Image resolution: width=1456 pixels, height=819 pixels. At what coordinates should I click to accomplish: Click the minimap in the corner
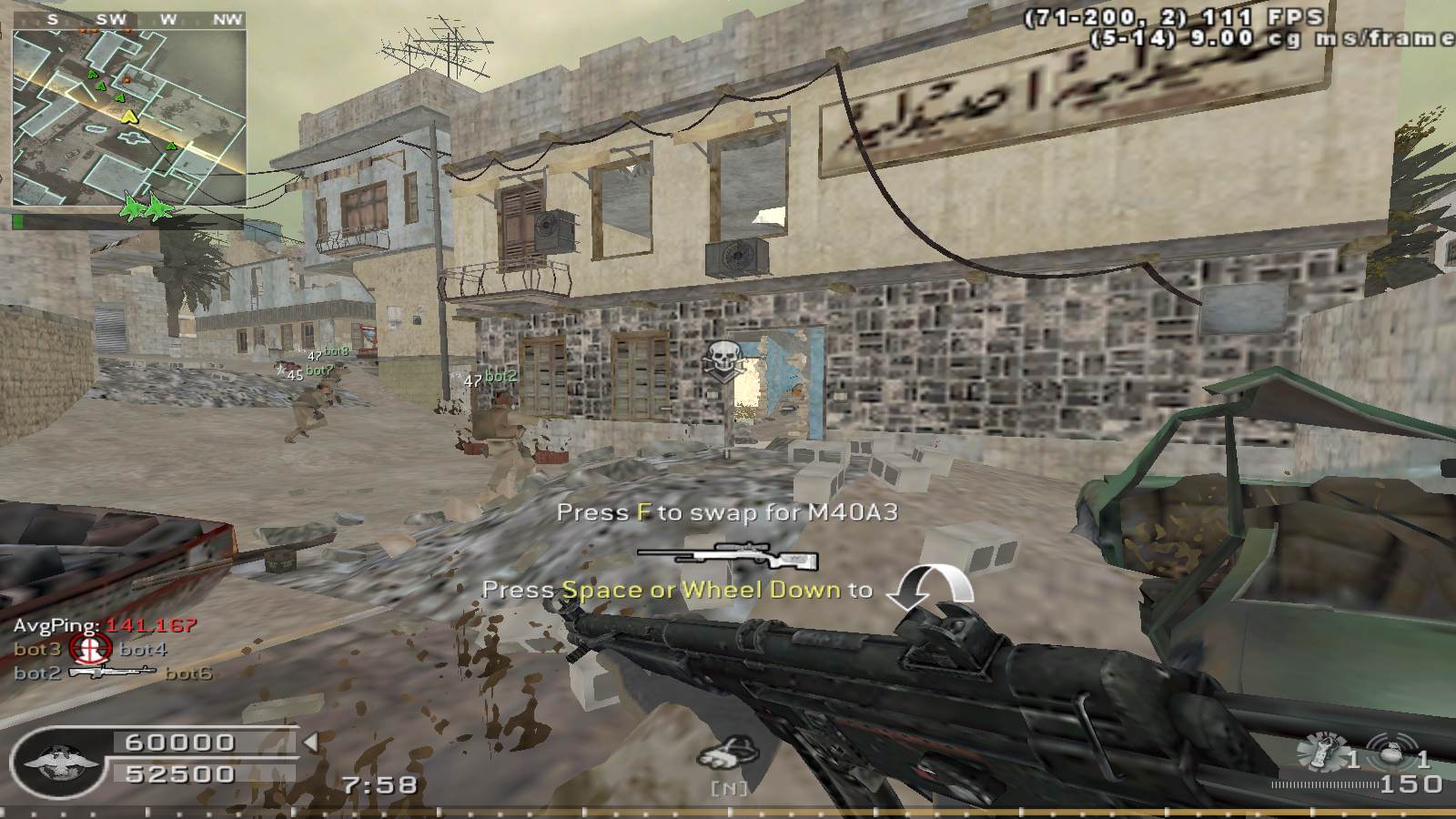129,116
